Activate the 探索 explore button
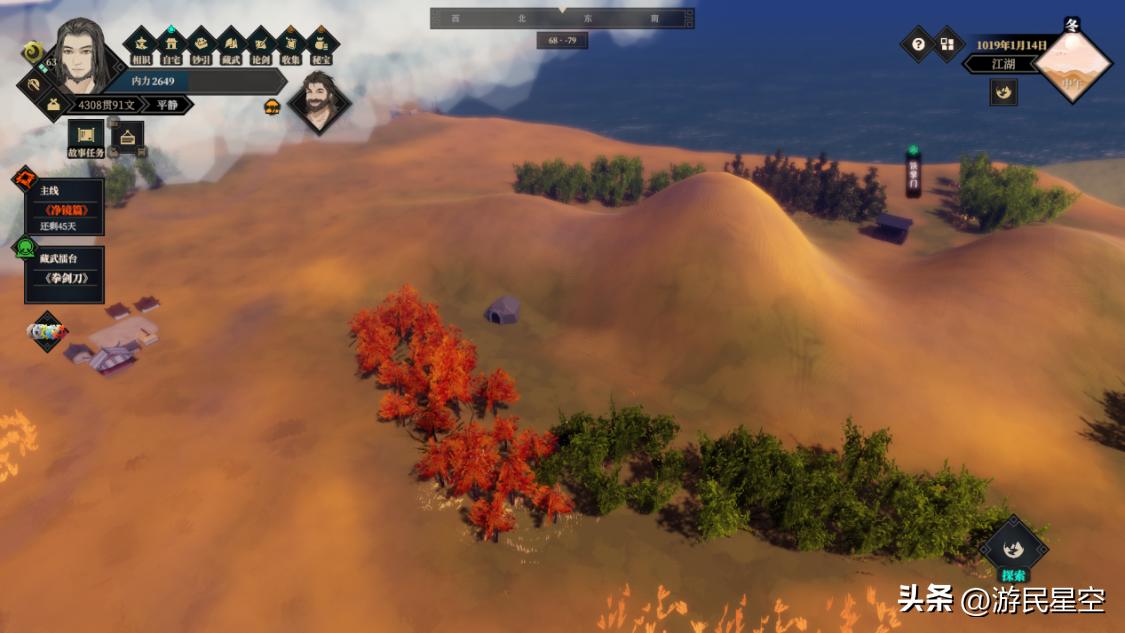Viewport: 1125px width, 633px height. coord(1012,550)
